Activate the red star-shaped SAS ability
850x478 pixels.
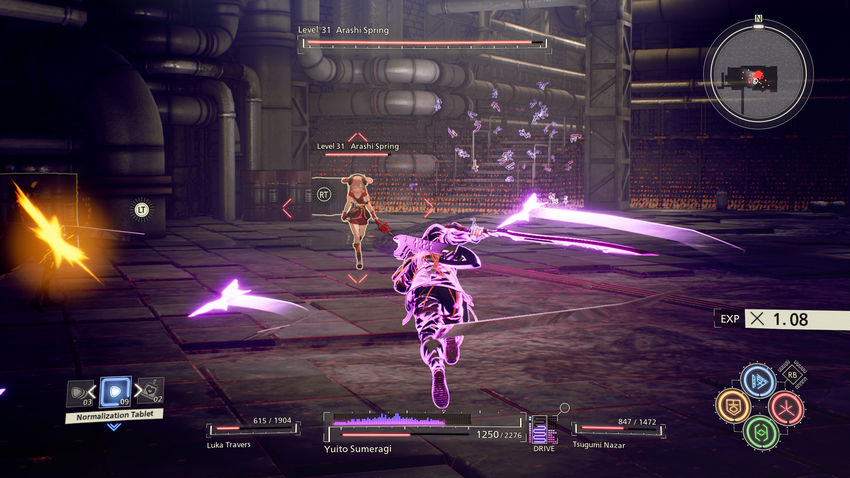coord(785,407)
